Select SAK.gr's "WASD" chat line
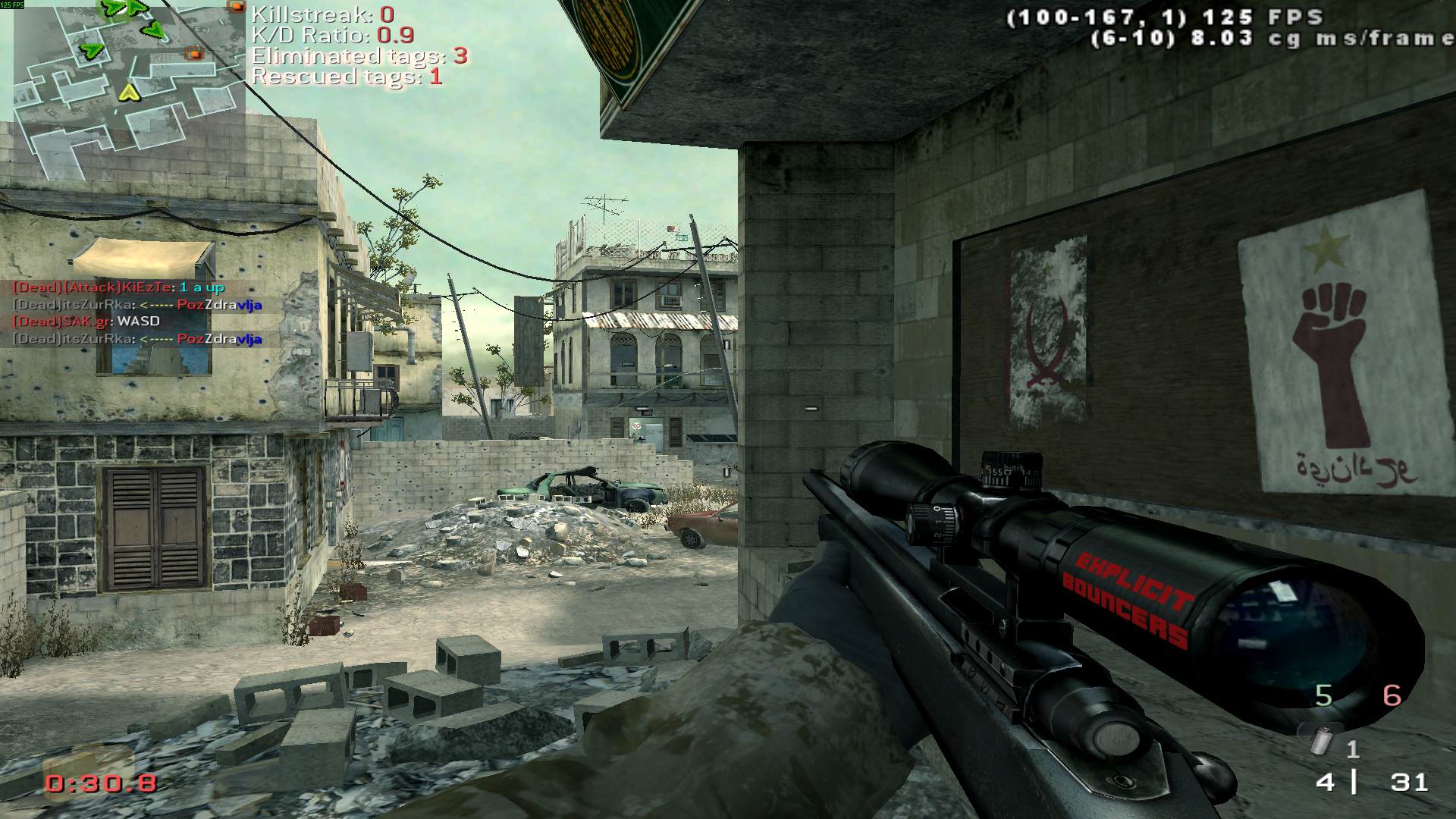The height and width of the screenshot is (819, 1456). tap(87, 322)
